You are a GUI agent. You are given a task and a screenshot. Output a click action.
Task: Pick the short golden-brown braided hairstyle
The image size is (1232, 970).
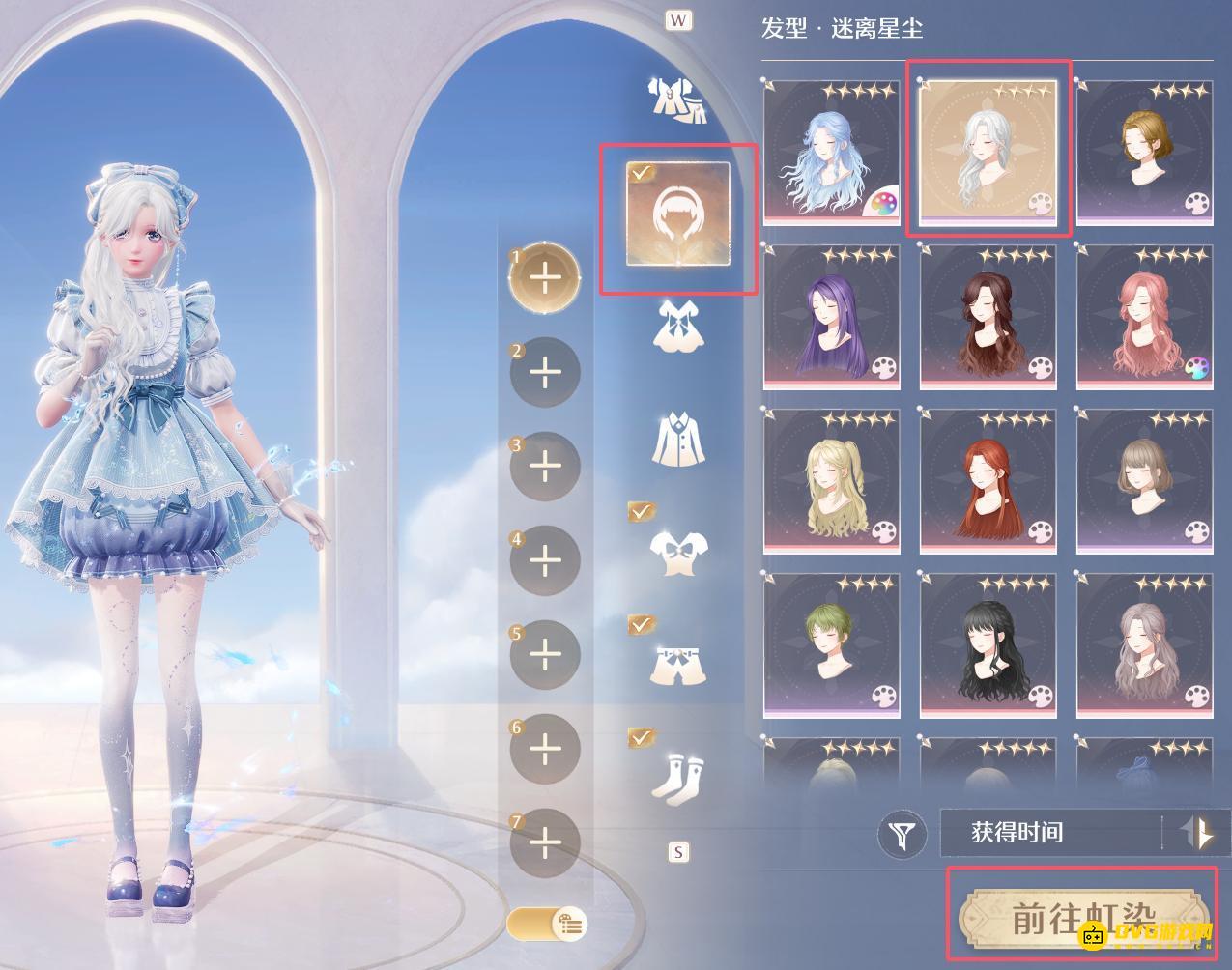coord(1144,153)
